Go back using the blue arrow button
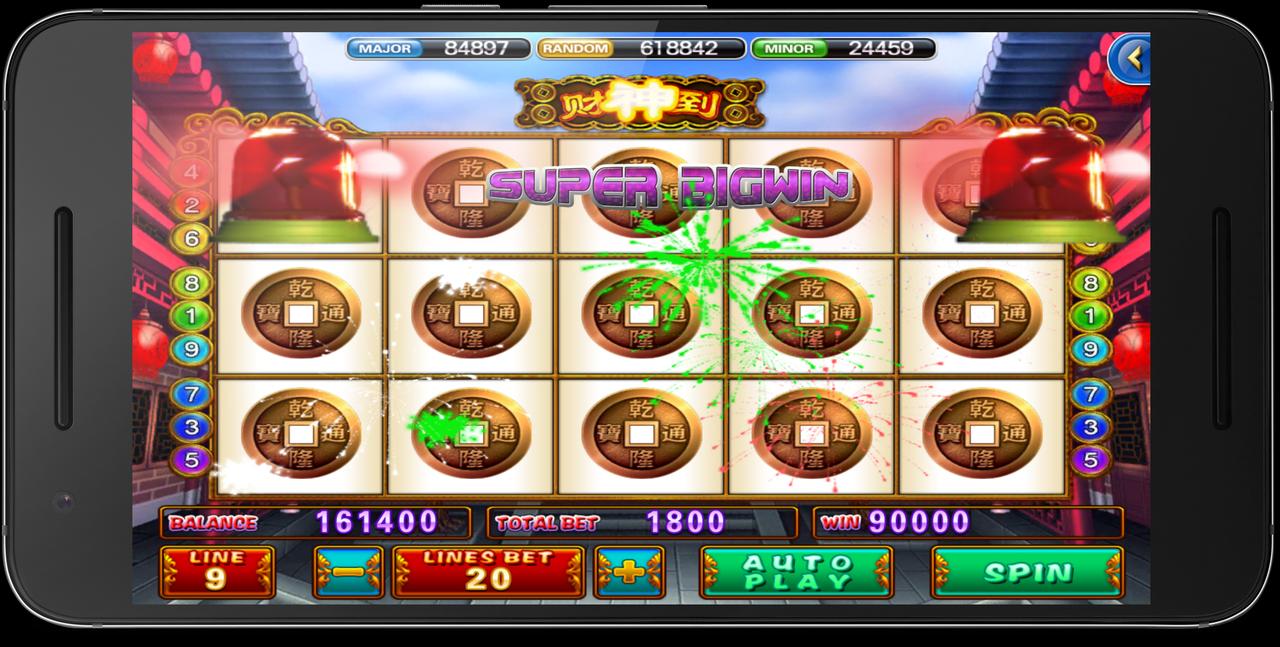1280x647 pixels. point(1132,59)
